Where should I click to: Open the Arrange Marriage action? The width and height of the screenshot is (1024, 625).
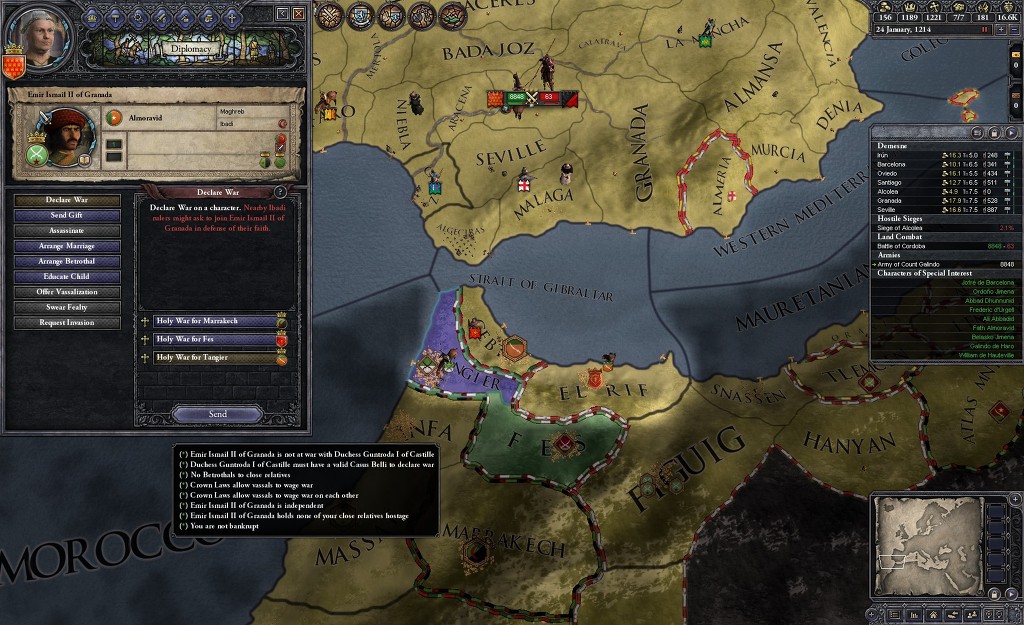[x=67, y=246]
